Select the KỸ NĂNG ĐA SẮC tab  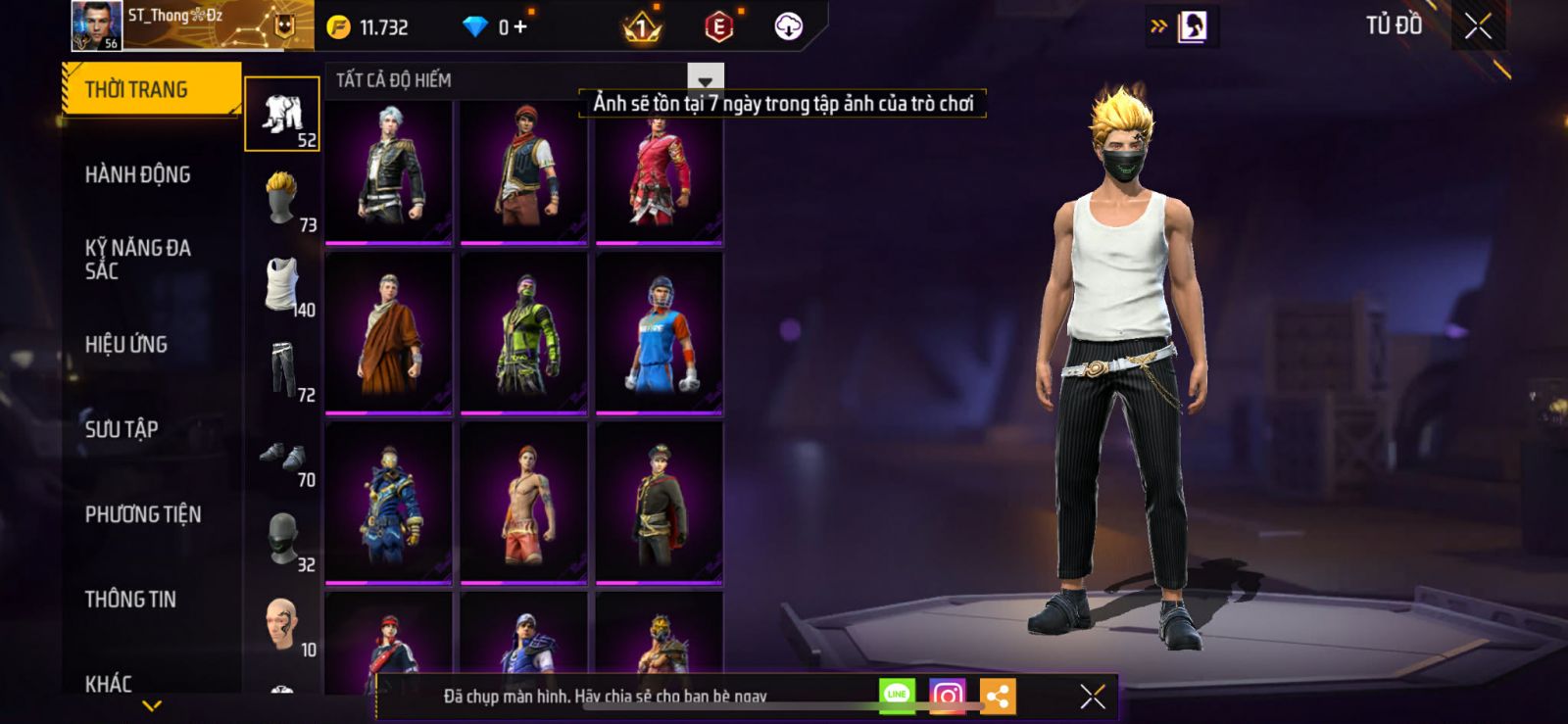click(x=138, y=260)
